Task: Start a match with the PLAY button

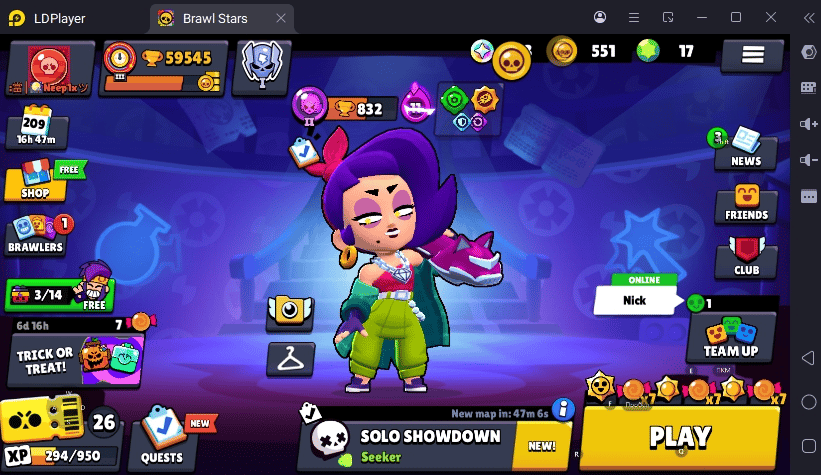Action: [680, 437]
